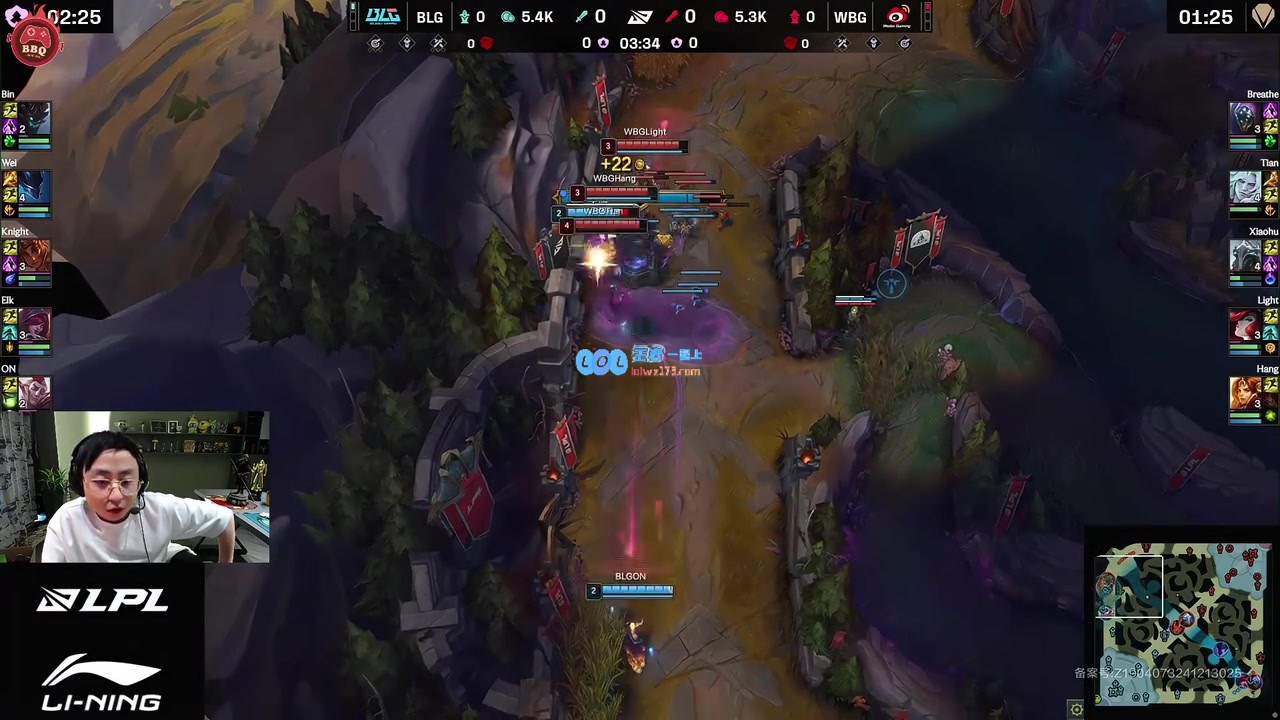Choose Hang's champion portrait
The width and height of the screenshot is (1280, 720).
click(1245, 392)
